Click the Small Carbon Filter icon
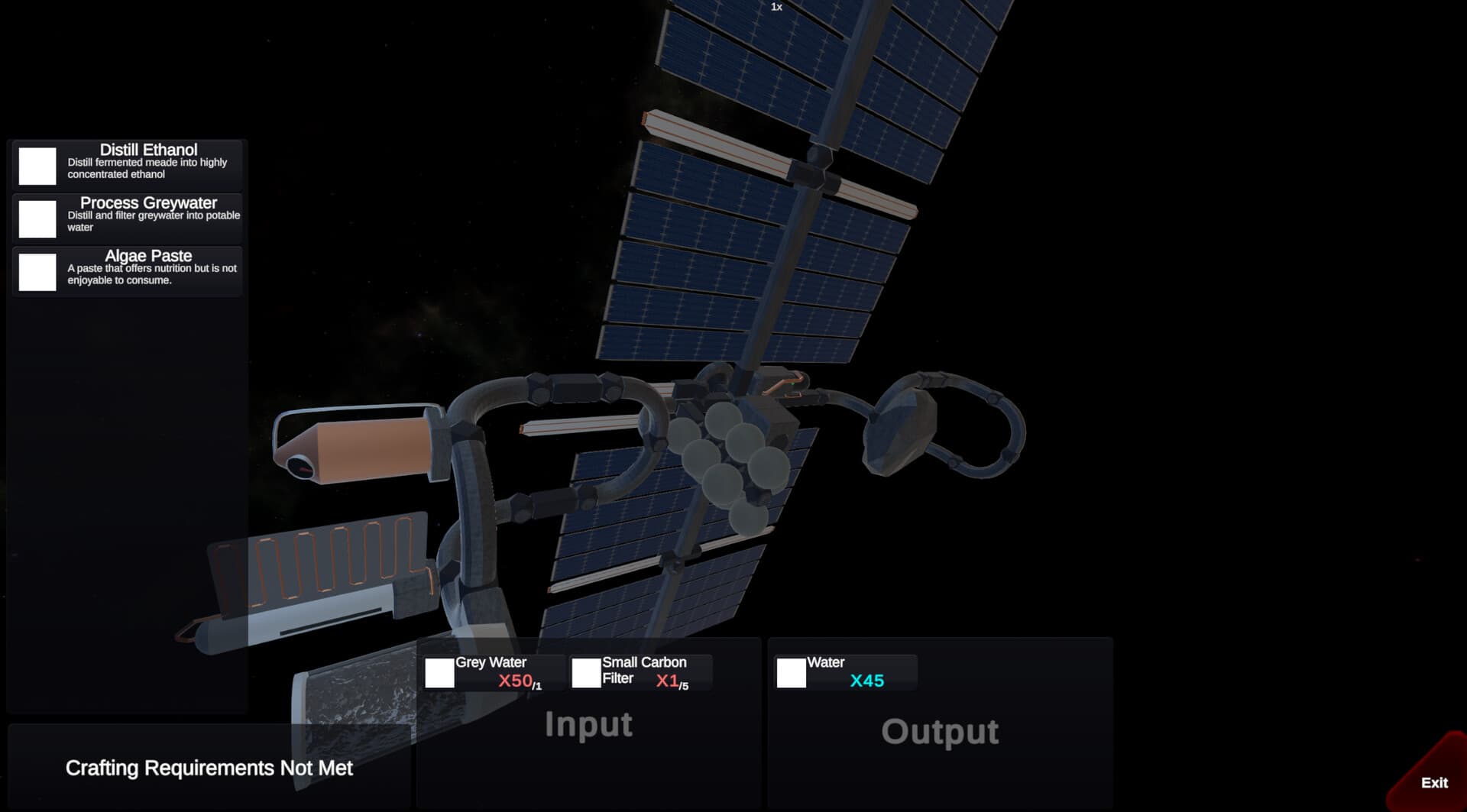 click(585, 673)
